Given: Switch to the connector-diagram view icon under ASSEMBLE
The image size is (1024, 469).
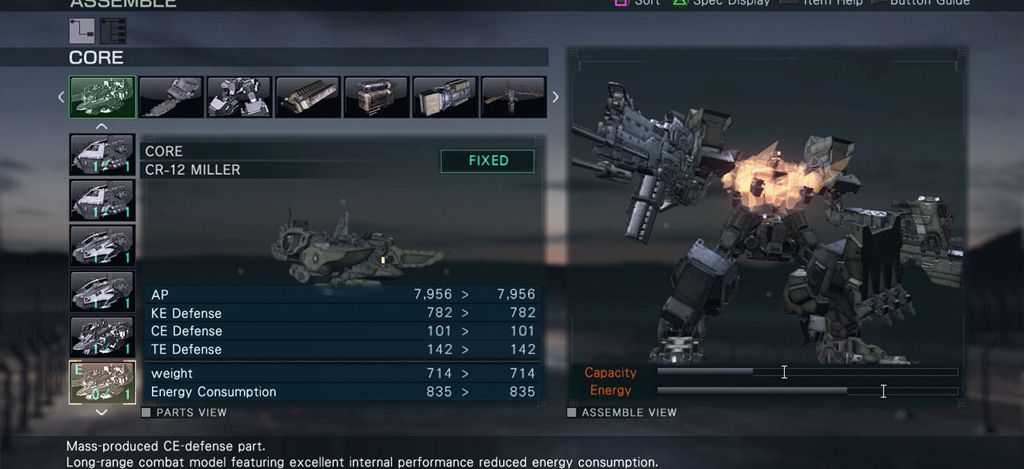Looking at the screenshot, I should pos(82,31).
